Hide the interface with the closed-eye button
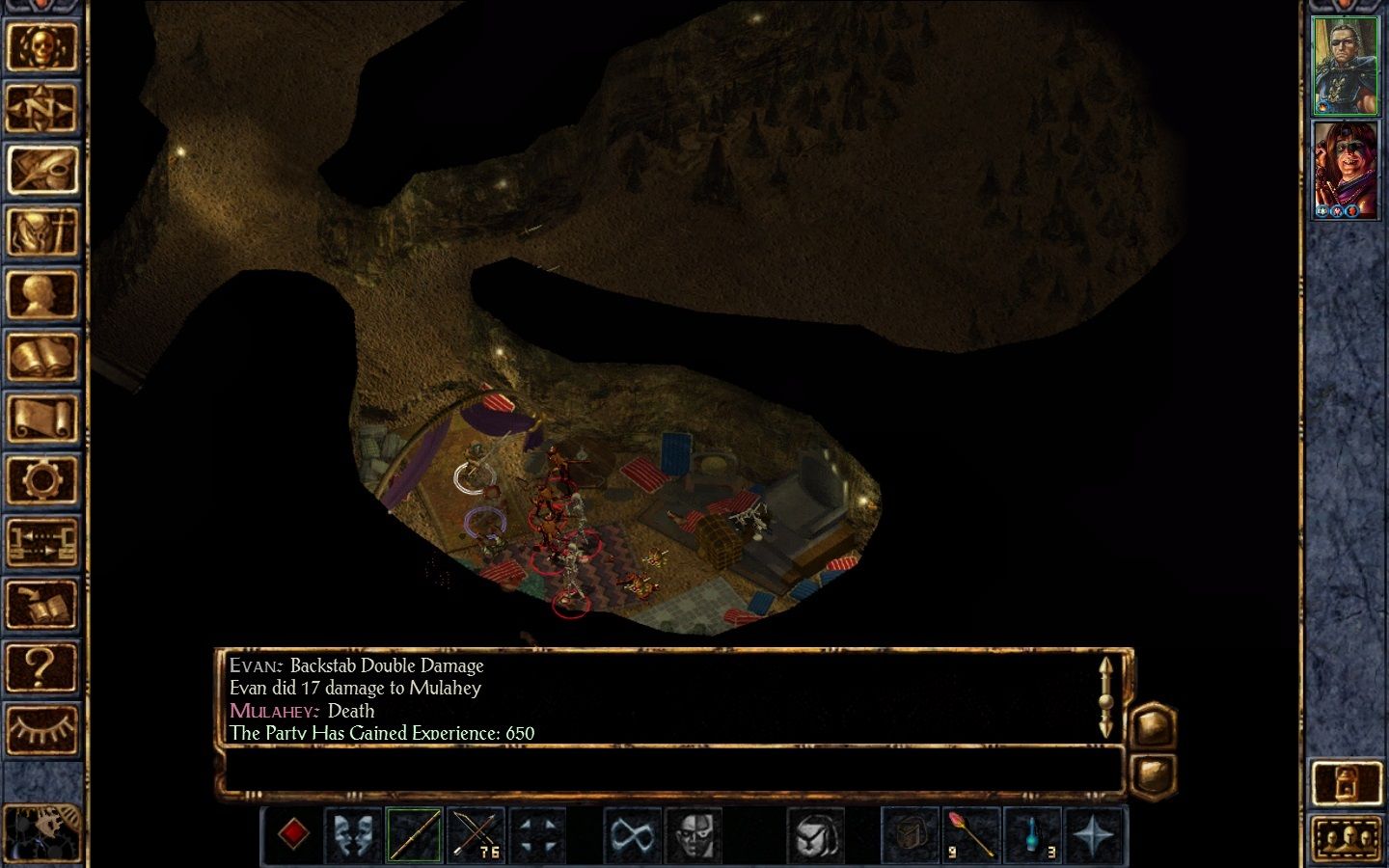This screenshot has height=868, width=1389. point(41,727)
